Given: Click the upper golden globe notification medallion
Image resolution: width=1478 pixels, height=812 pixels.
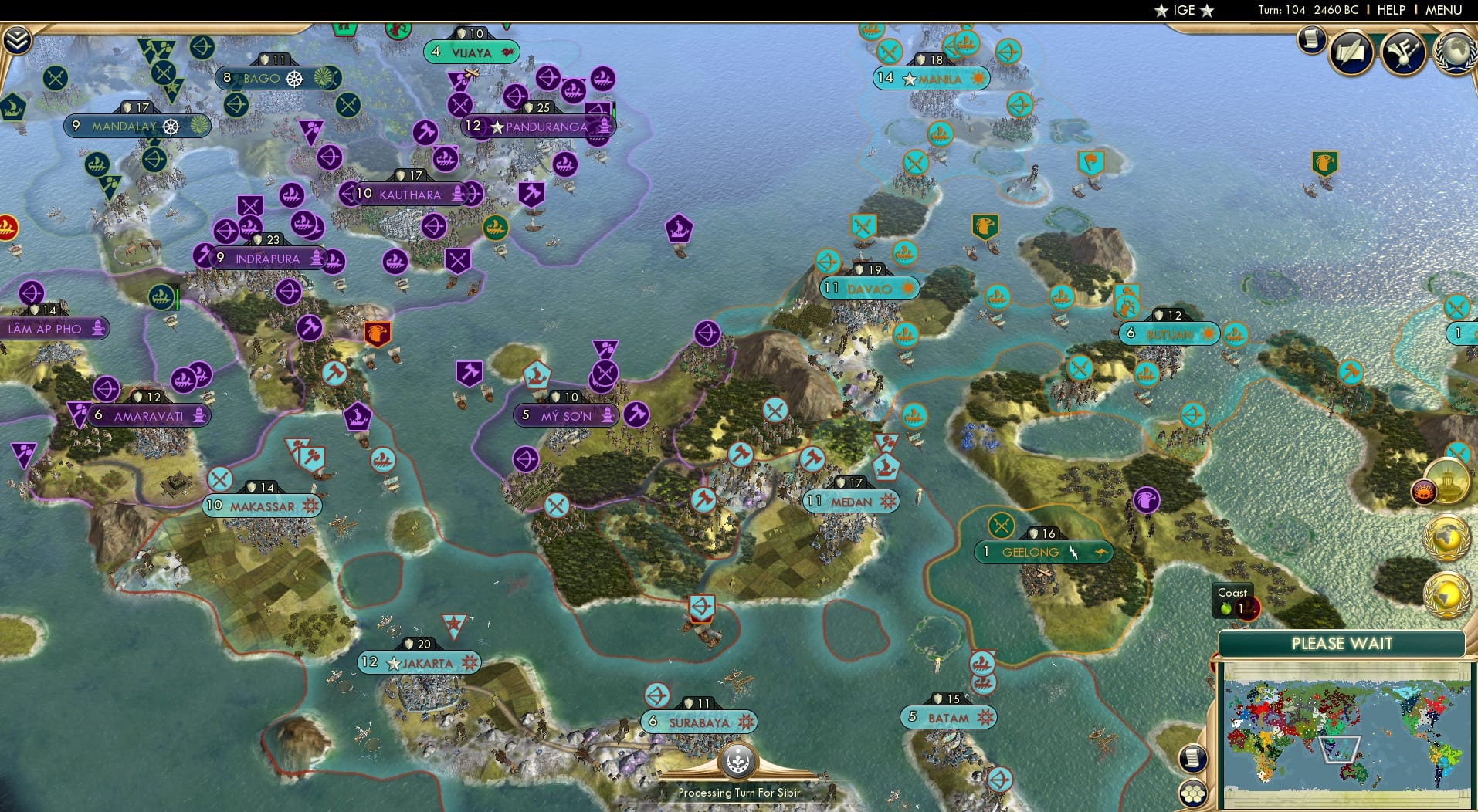Looking at the screenshot, I should pos(1446,537).
